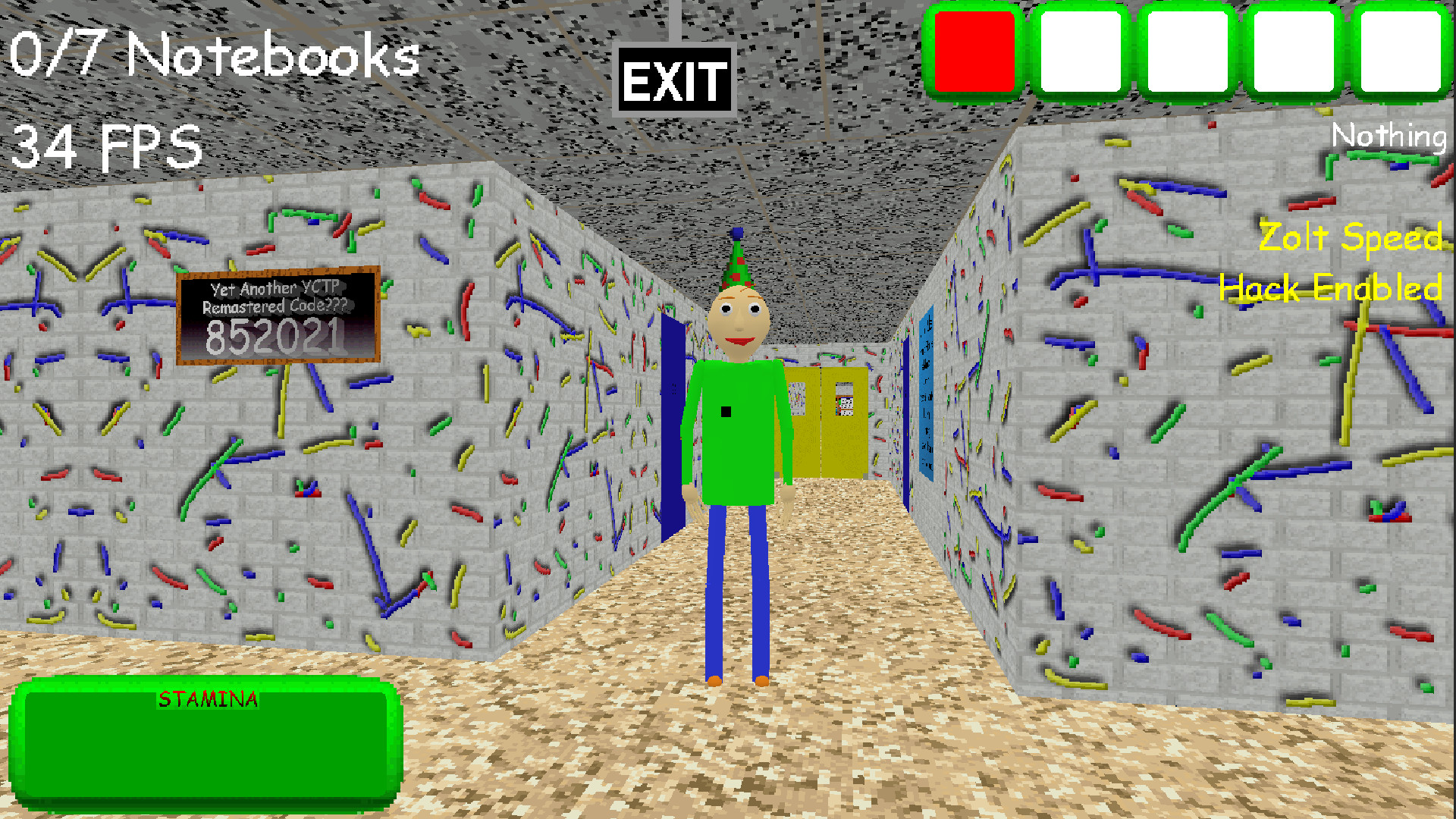Toggle the Nothing item label
Screen dimensions: 1456x819
click(x=1389, y=136)
